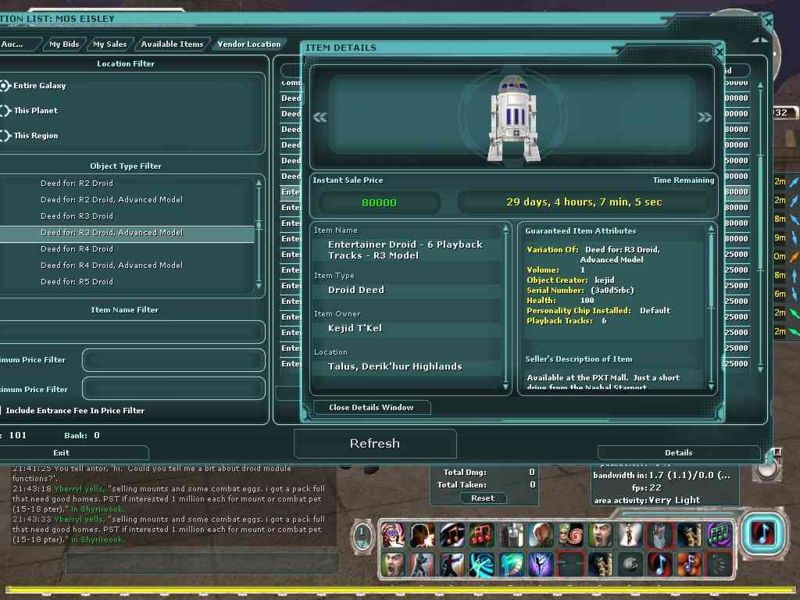Toggle Include Entrance Fee In Price Filter

pyautogui.click(x=2, y=410)
